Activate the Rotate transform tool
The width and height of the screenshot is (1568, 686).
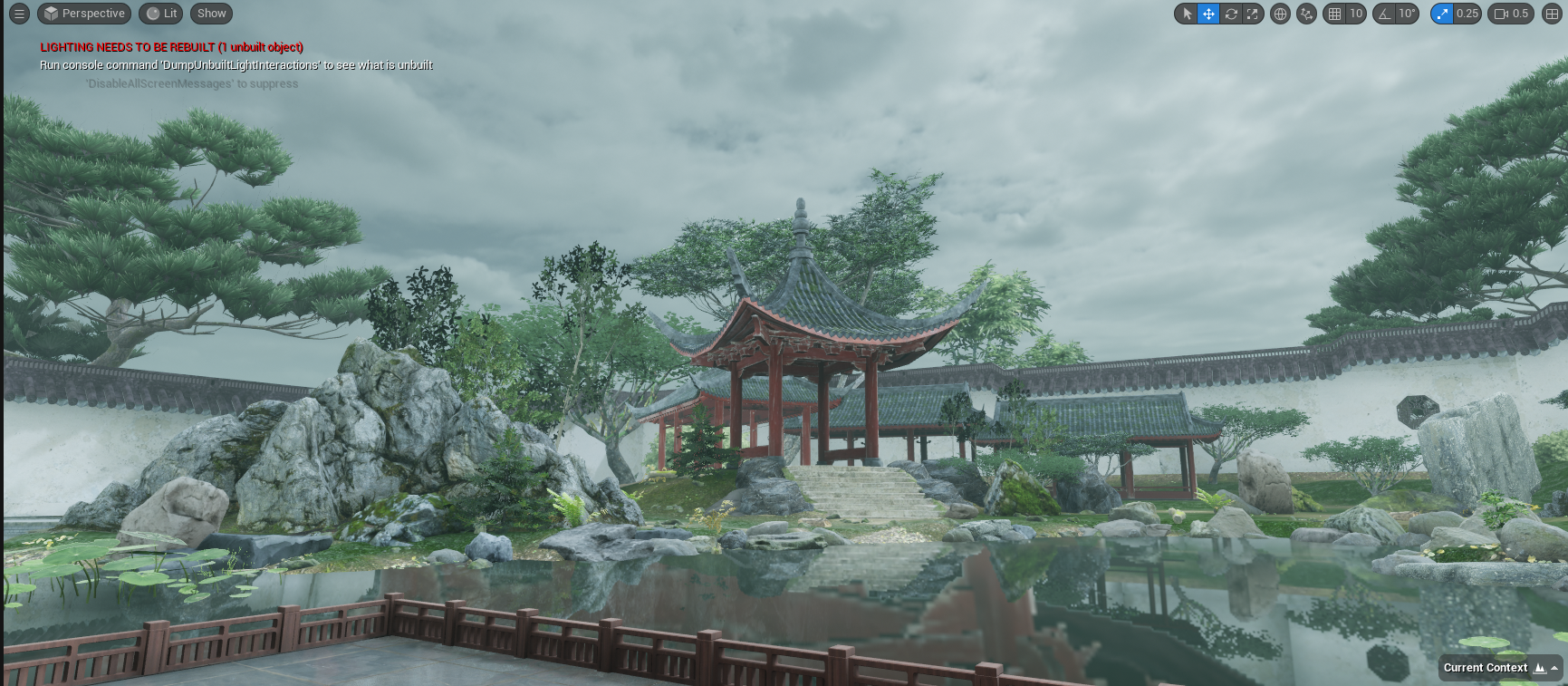pos(1230,14)
